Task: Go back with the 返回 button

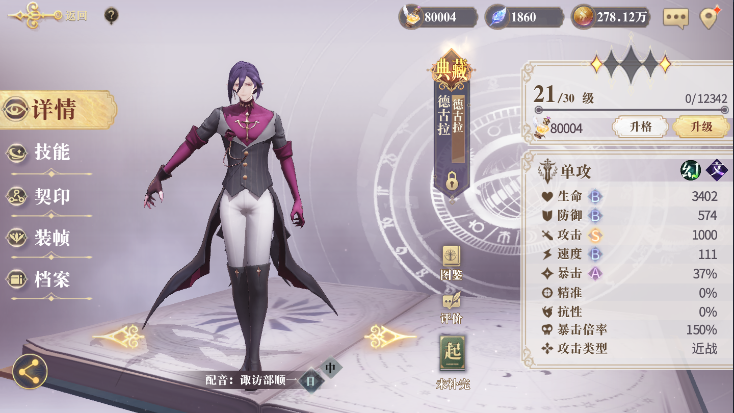Action: 45,16
